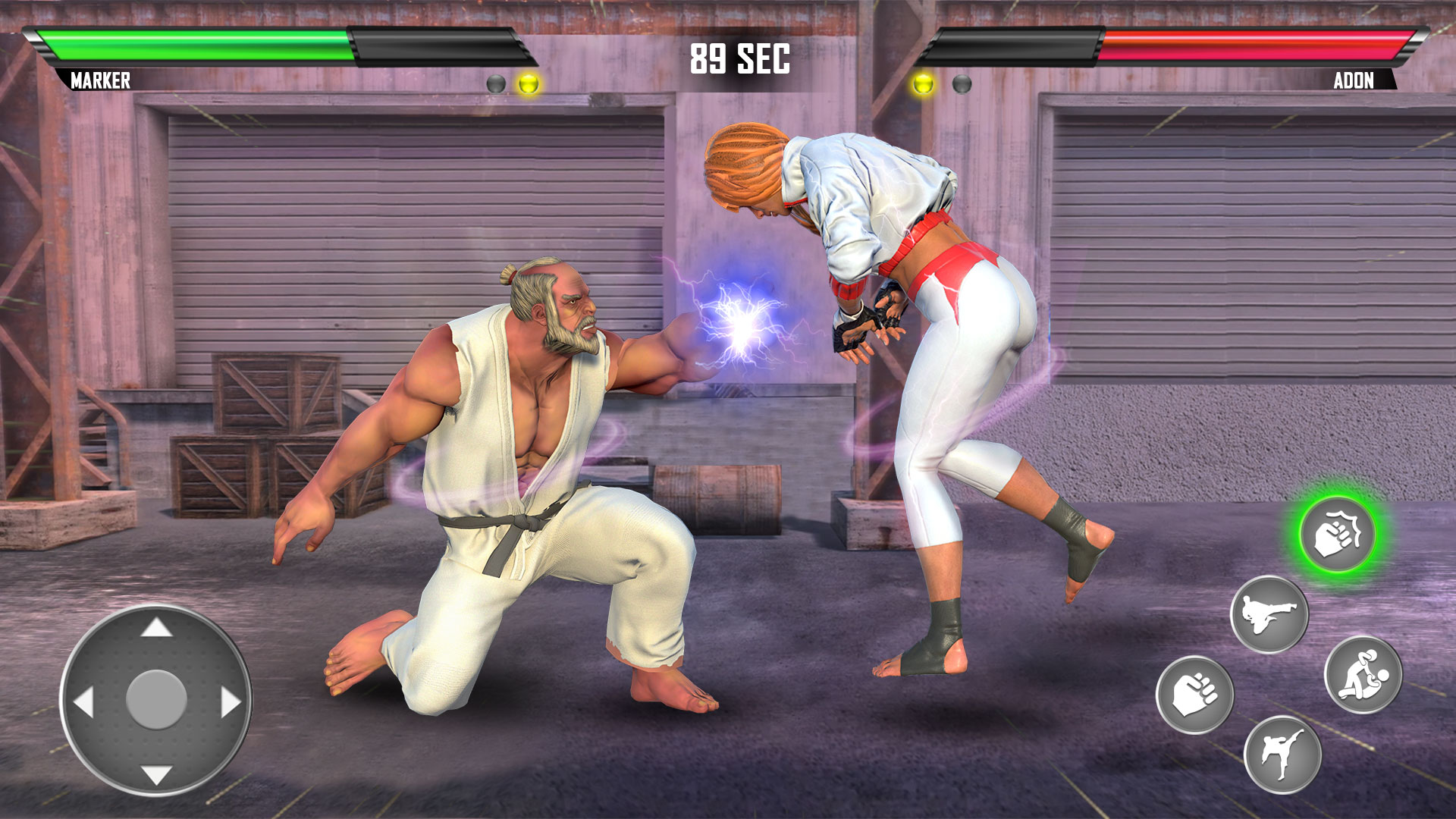Tap the yellow orb right of the timer
1456x819 pixels.
tap(924, 82)
